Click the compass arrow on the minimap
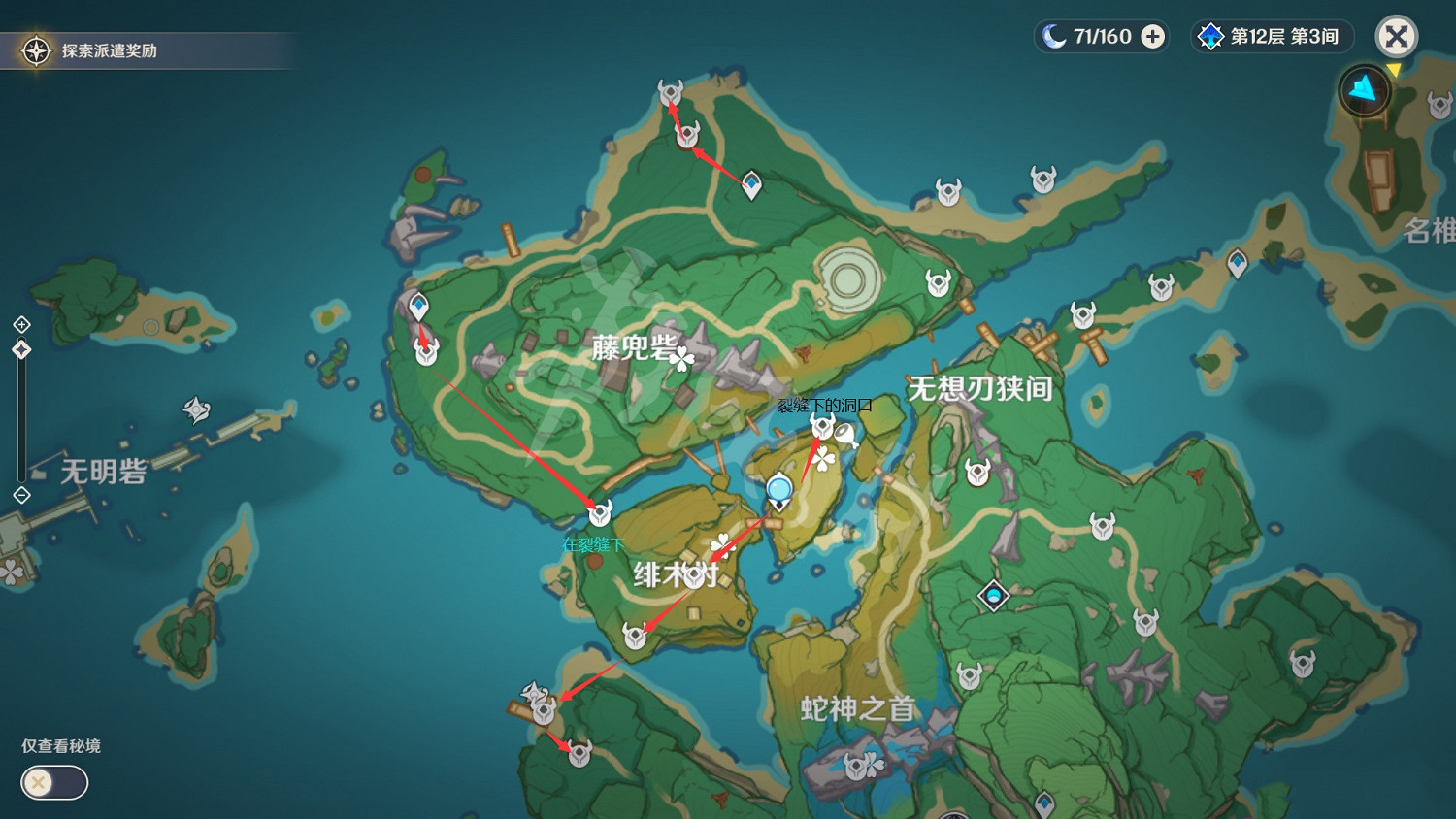 tap(1364, 88)
